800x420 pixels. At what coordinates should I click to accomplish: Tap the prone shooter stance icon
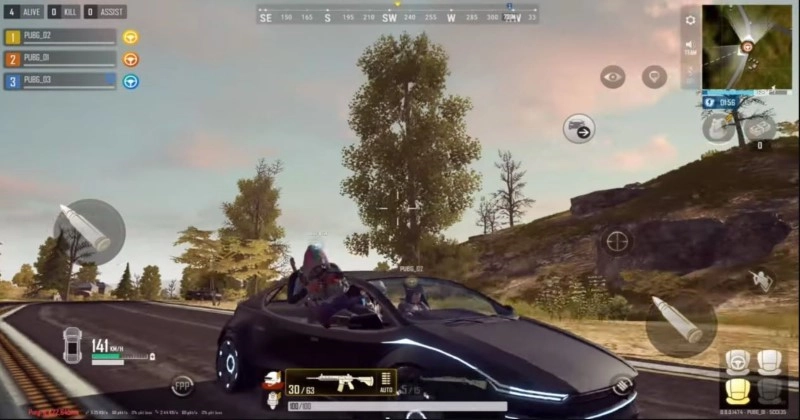pos(763,279)
